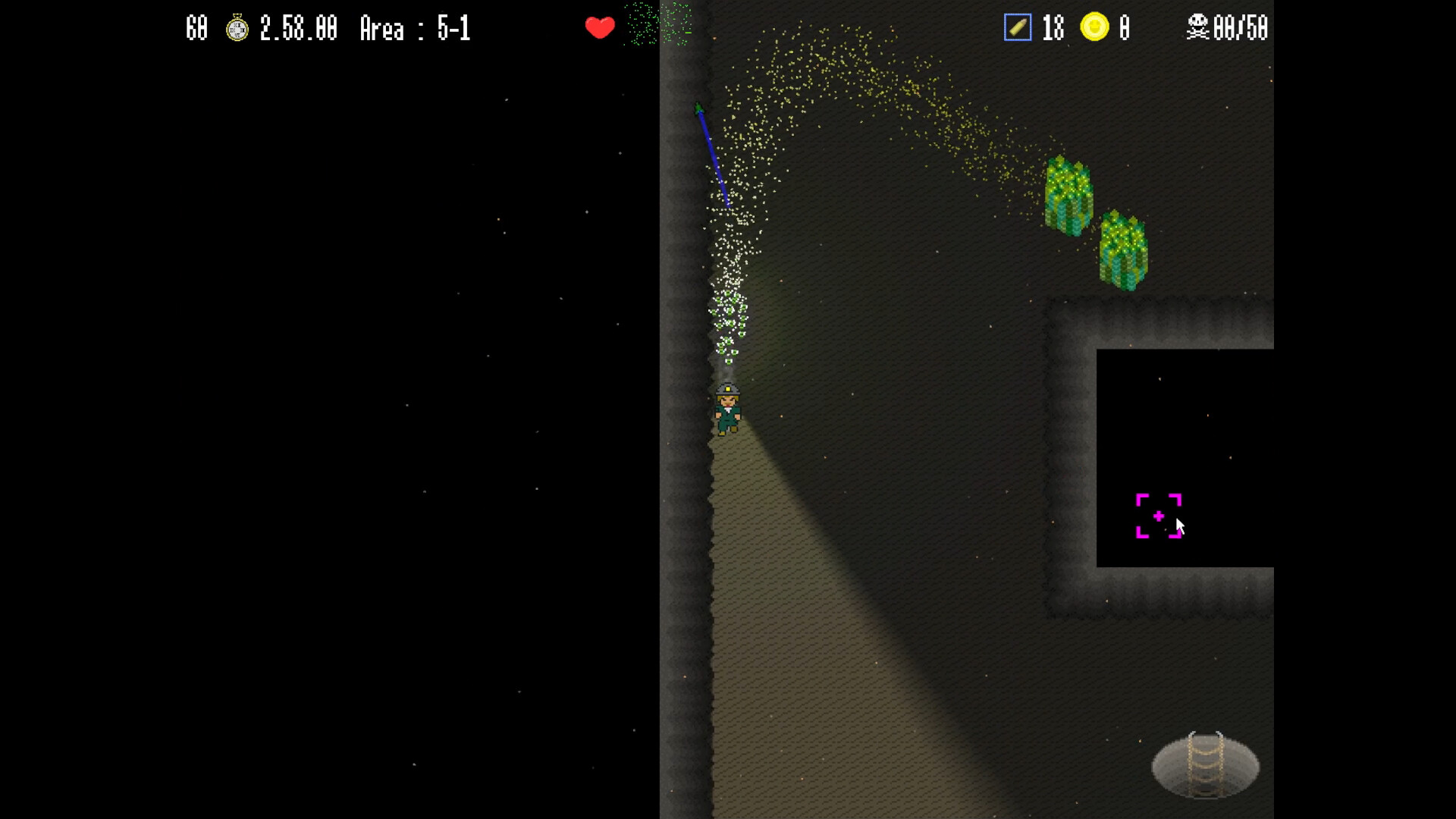Click the red heart health icon
The image size is (1456, 819).
coord(600,27)
